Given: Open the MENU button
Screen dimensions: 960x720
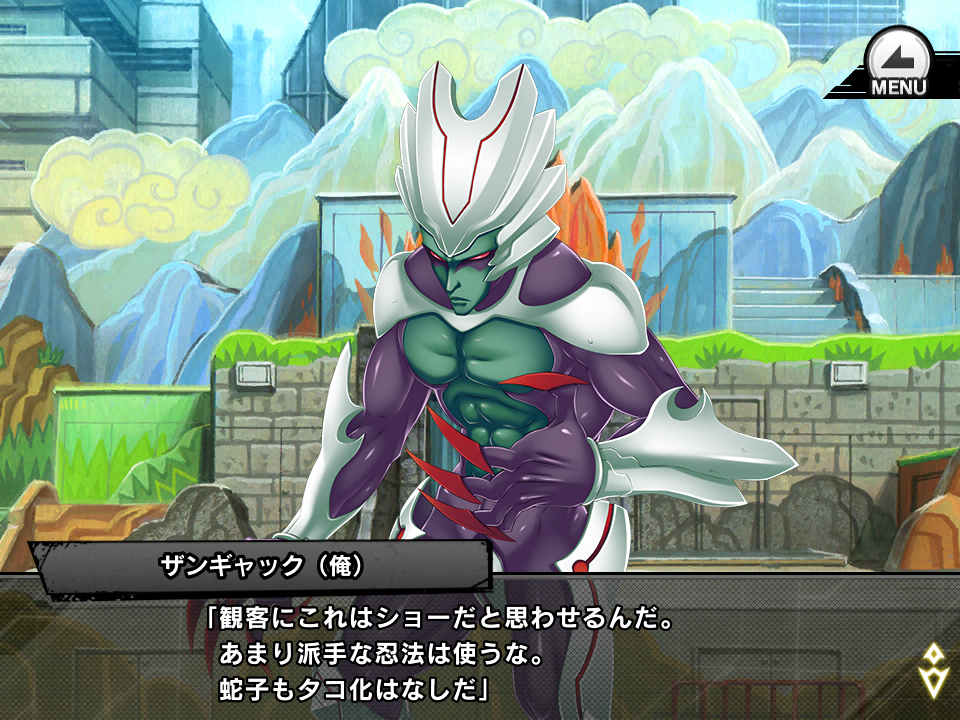Looking at the screenshot, I should point(897,63).
